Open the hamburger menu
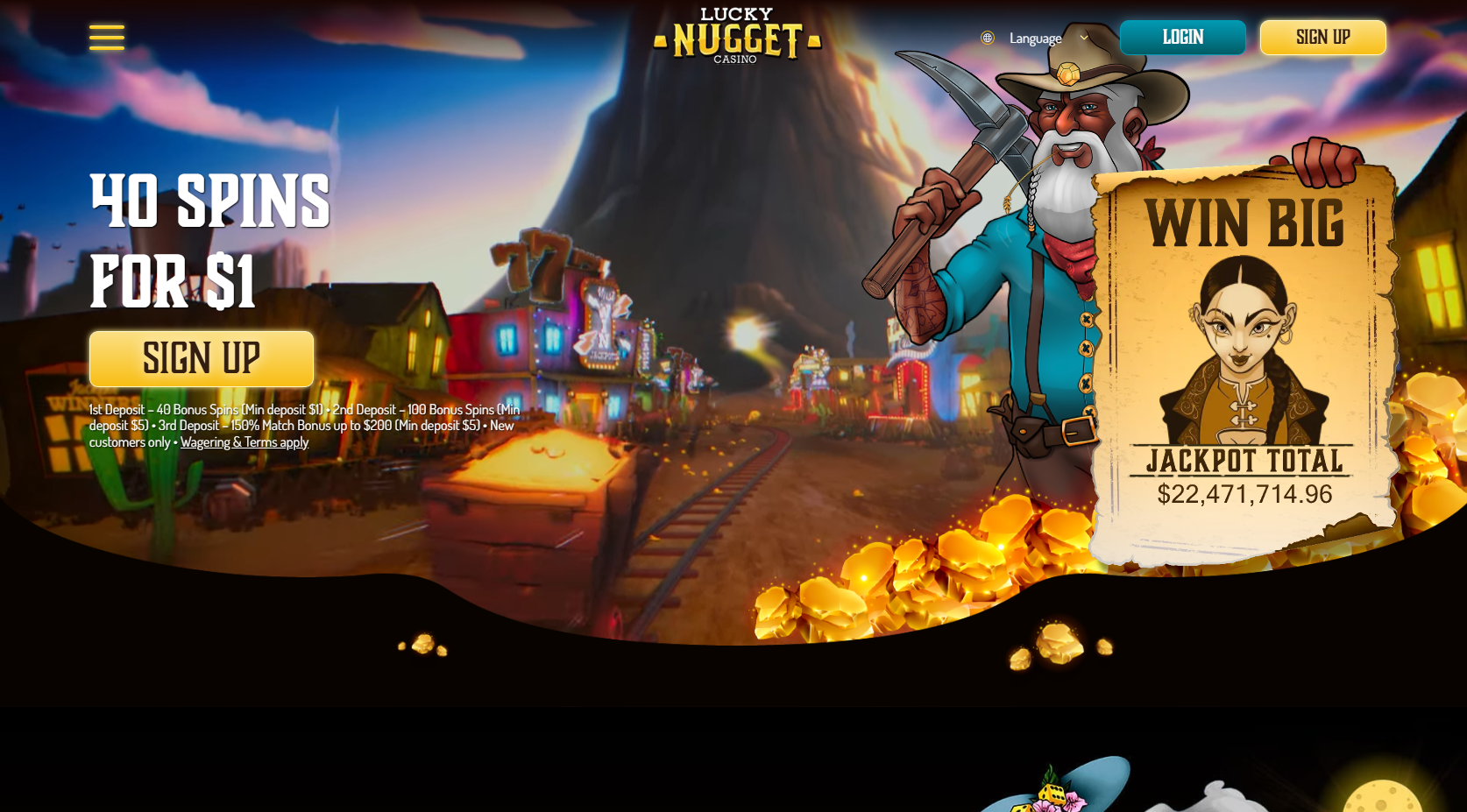 (x=107, y=38)
